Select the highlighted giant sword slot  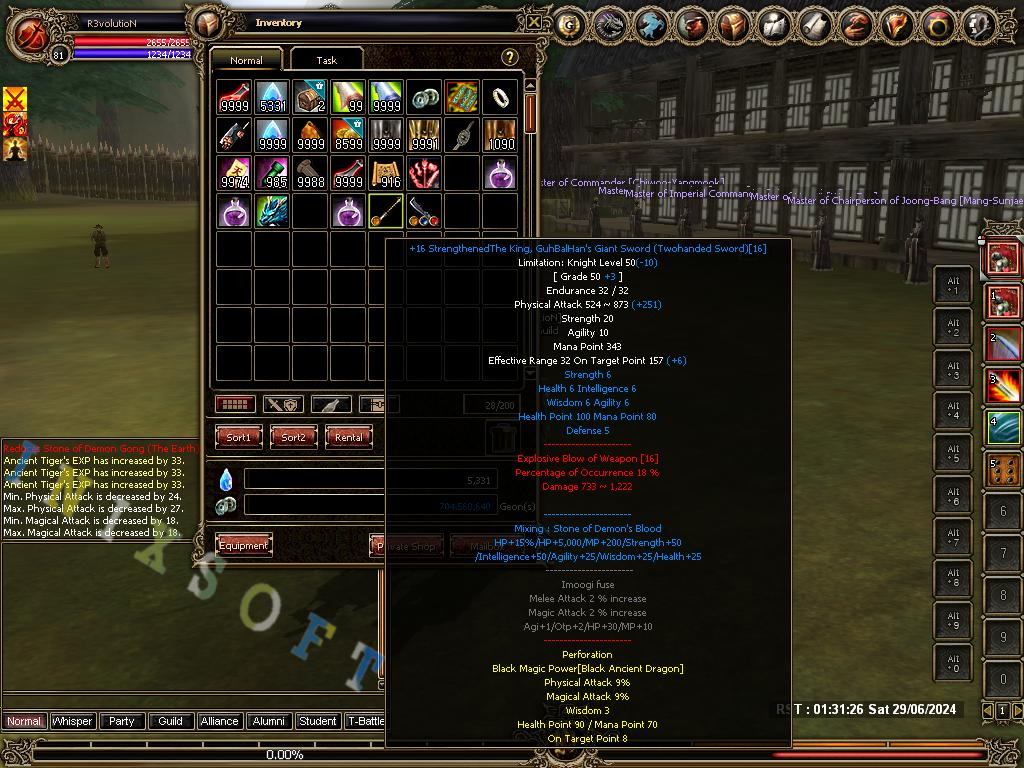[x=386, y=211]
